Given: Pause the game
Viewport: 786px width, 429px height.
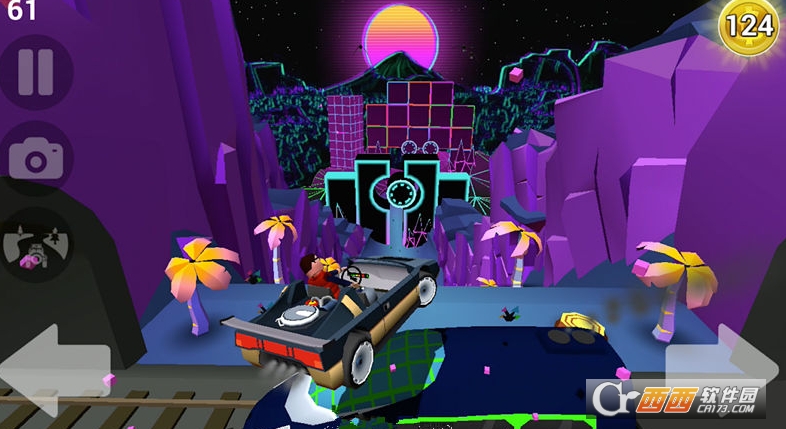Looking at the screenshot, I should click(36, 72).
